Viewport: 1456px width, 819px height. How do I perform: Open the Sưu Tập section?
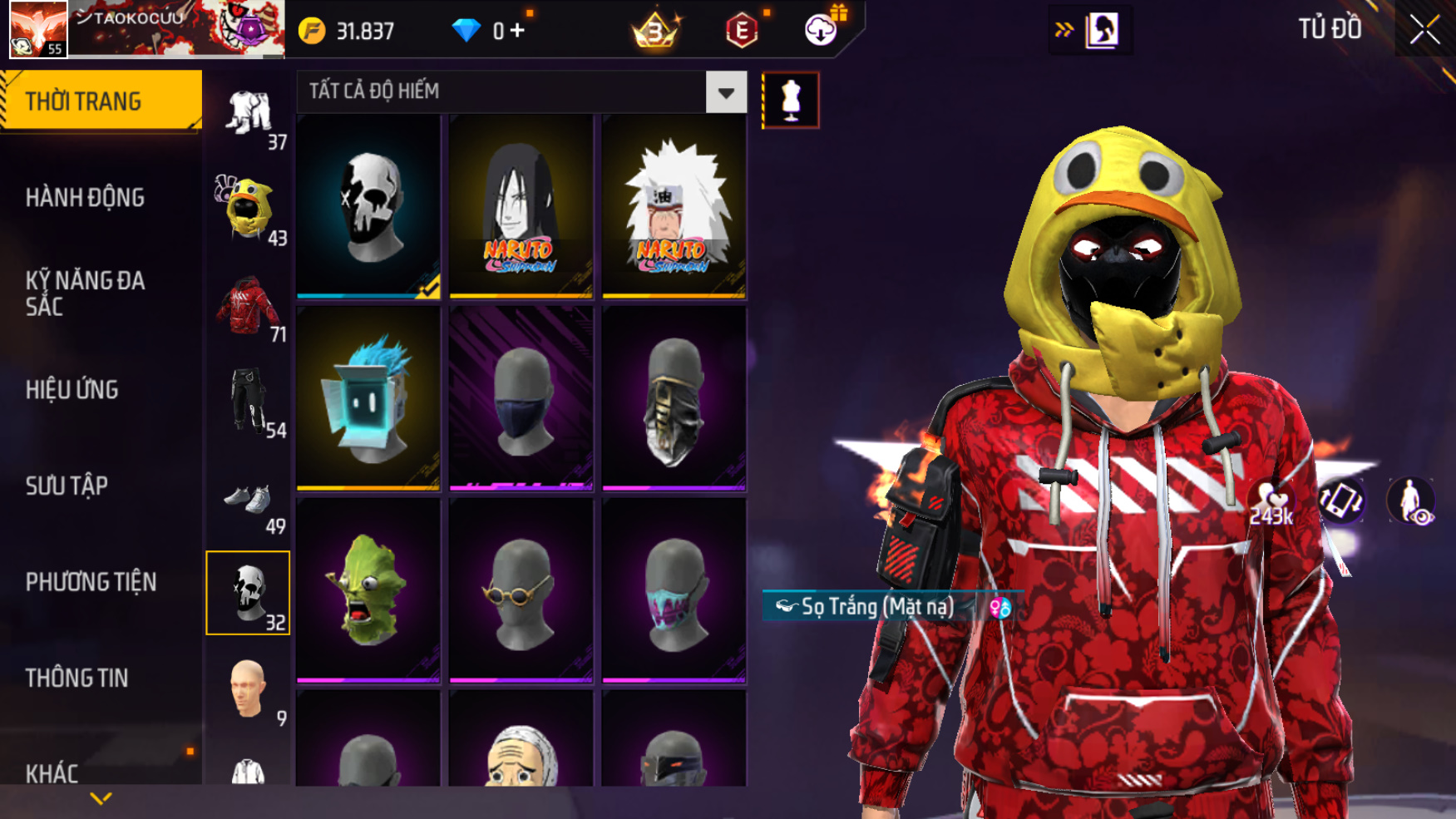tap(67, 486)
